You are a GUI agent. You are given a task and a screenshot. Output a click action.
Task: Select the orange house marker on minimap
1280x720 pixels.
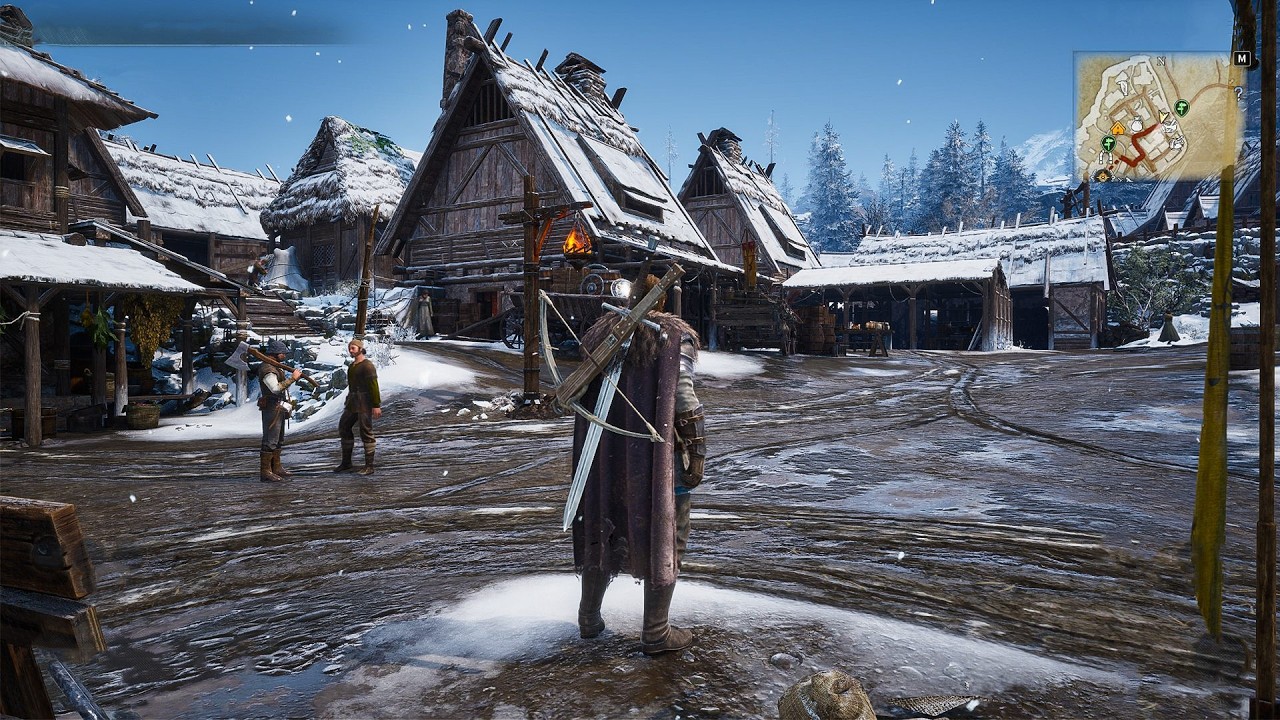(1118, 129)
